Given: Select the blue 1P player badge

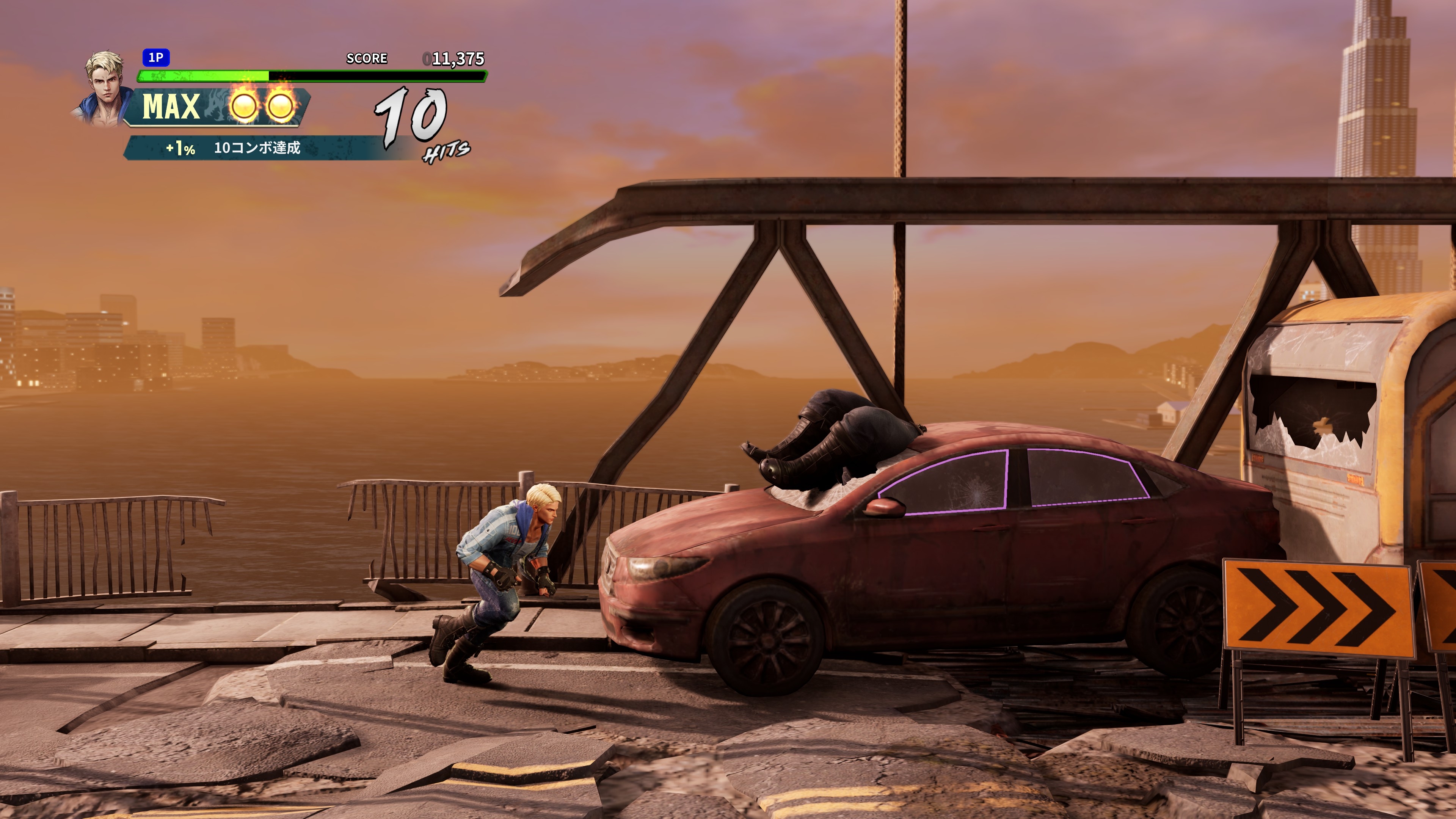Looking at the screenshot, I should (156, 58).
